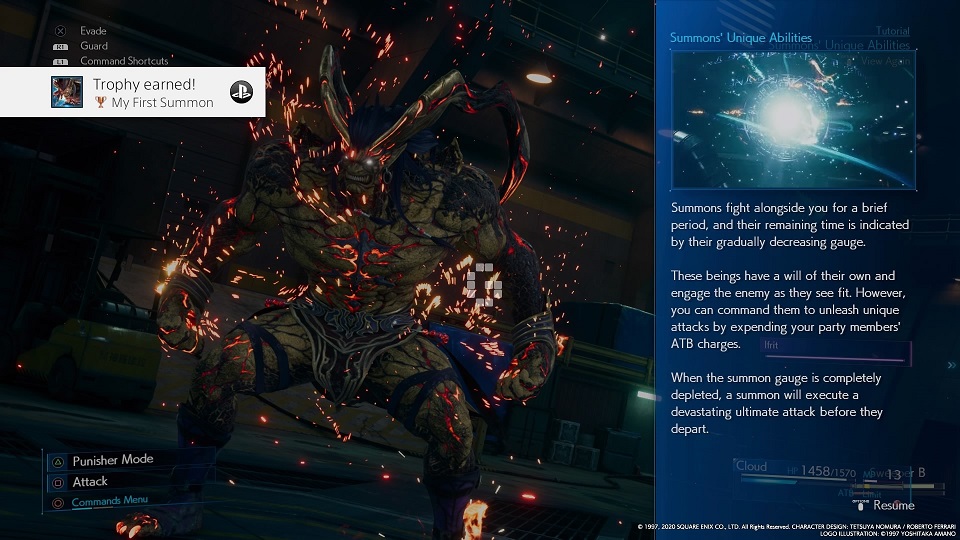
Task: Open the Commands Menu
Action: click(x=109, y=502)
